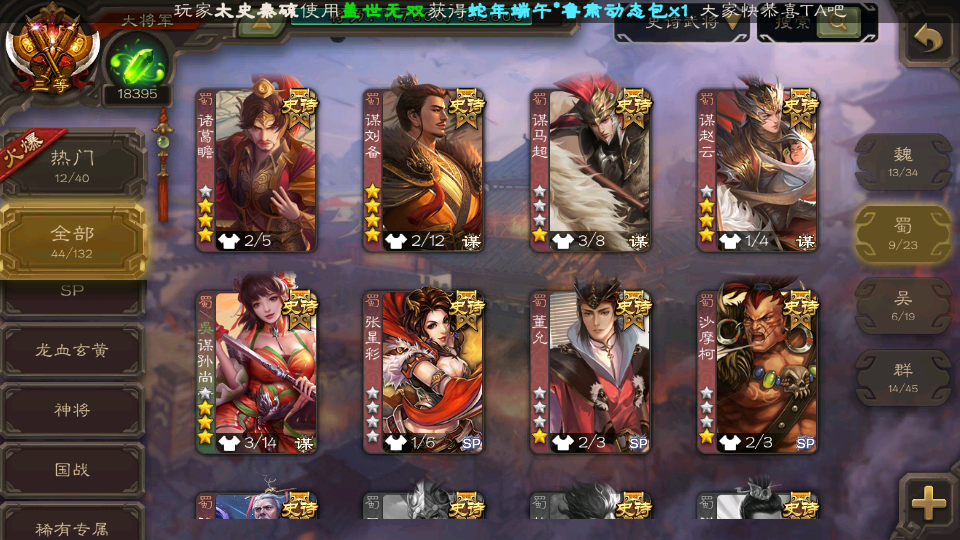
Task: Open the 史诗武将 filter dropdown
Action: [682, 24]
